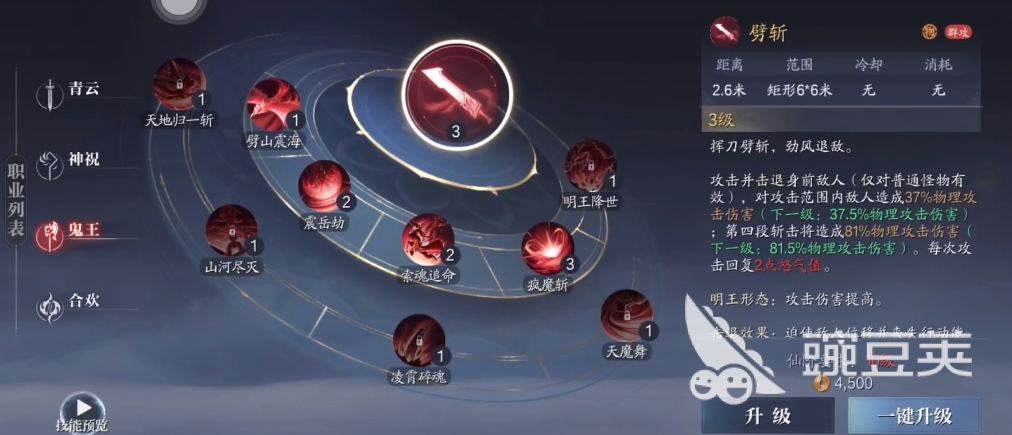The height and width of the screenshot is (435, 1012).
Task: Select the 索魂追命 skill icon
Action: (x=428, y=240)
